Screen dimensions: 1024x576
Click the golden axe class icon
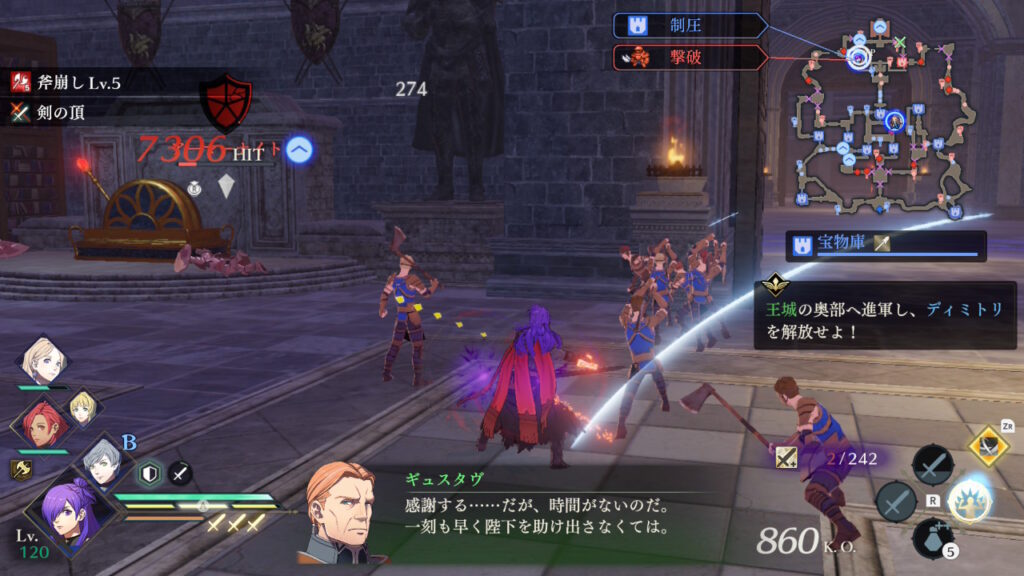click(x=20, y=466)
